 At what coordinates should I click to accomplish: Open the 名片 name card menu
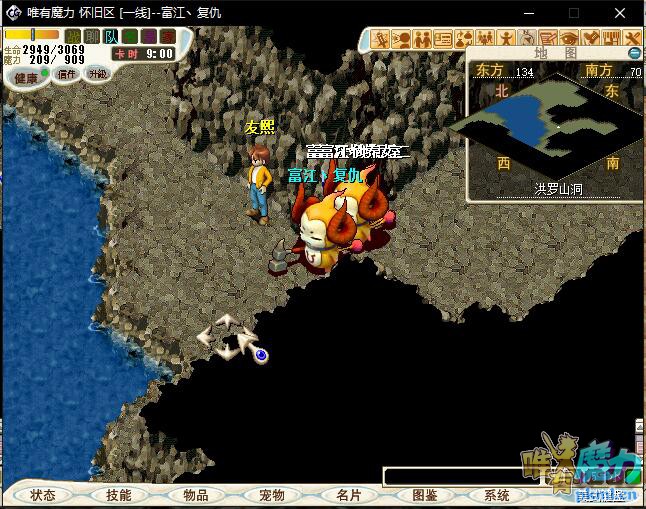348,495
